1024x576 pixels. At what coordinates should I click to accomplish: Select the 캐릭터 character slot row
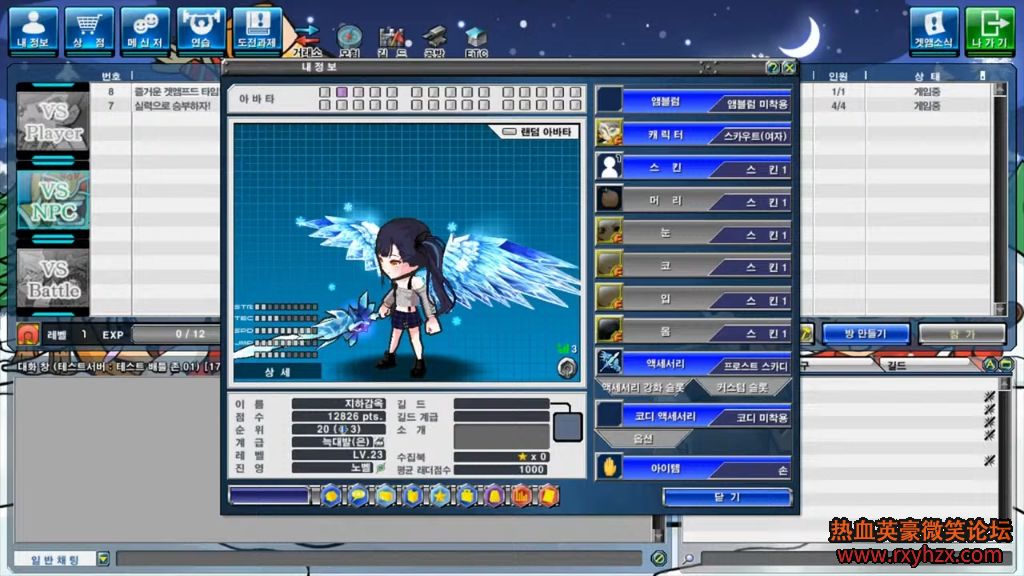(x=694, y=134)
